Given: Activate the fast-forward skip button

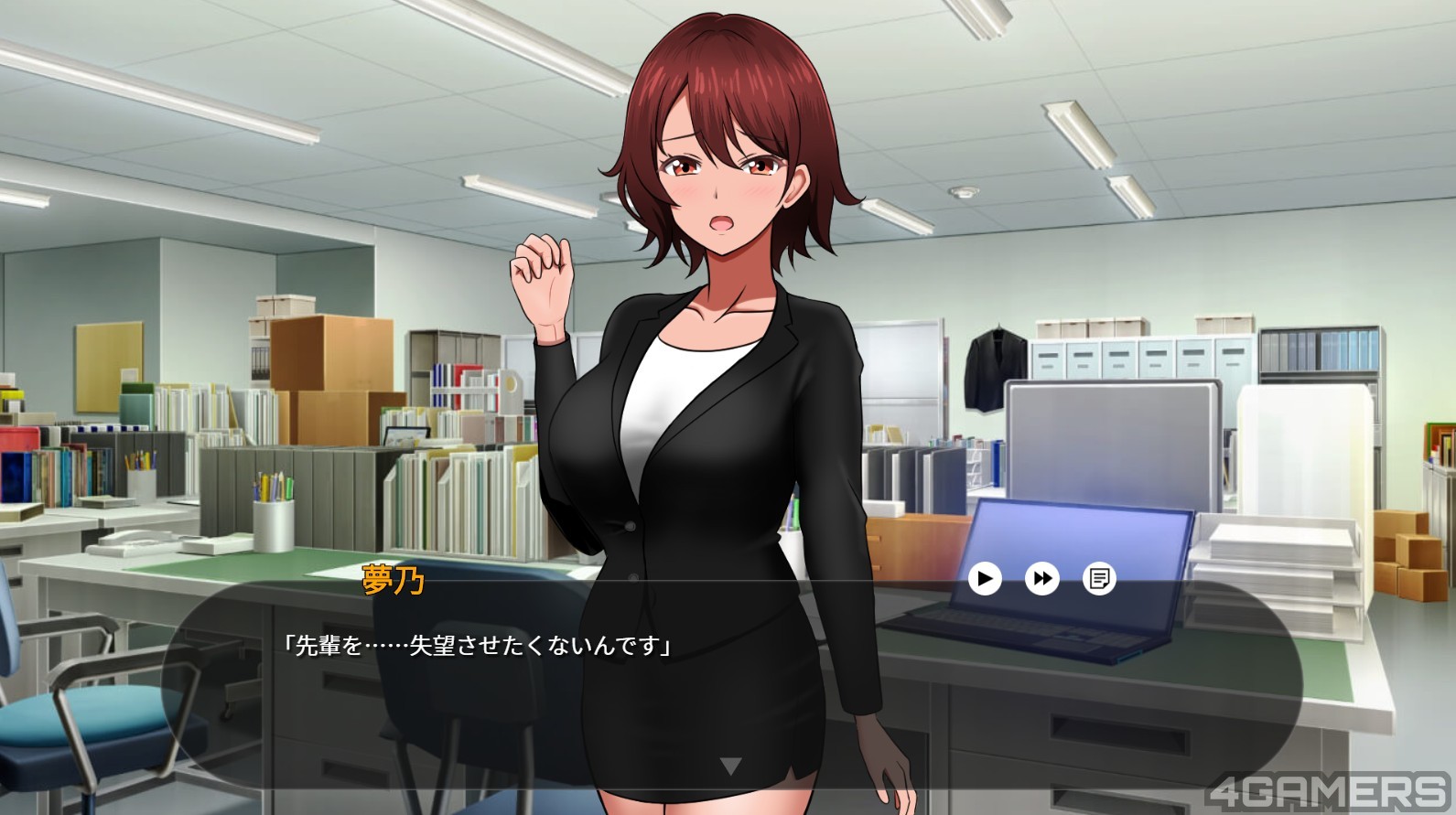Looking at the screenshot, I should pos(1041,578).
